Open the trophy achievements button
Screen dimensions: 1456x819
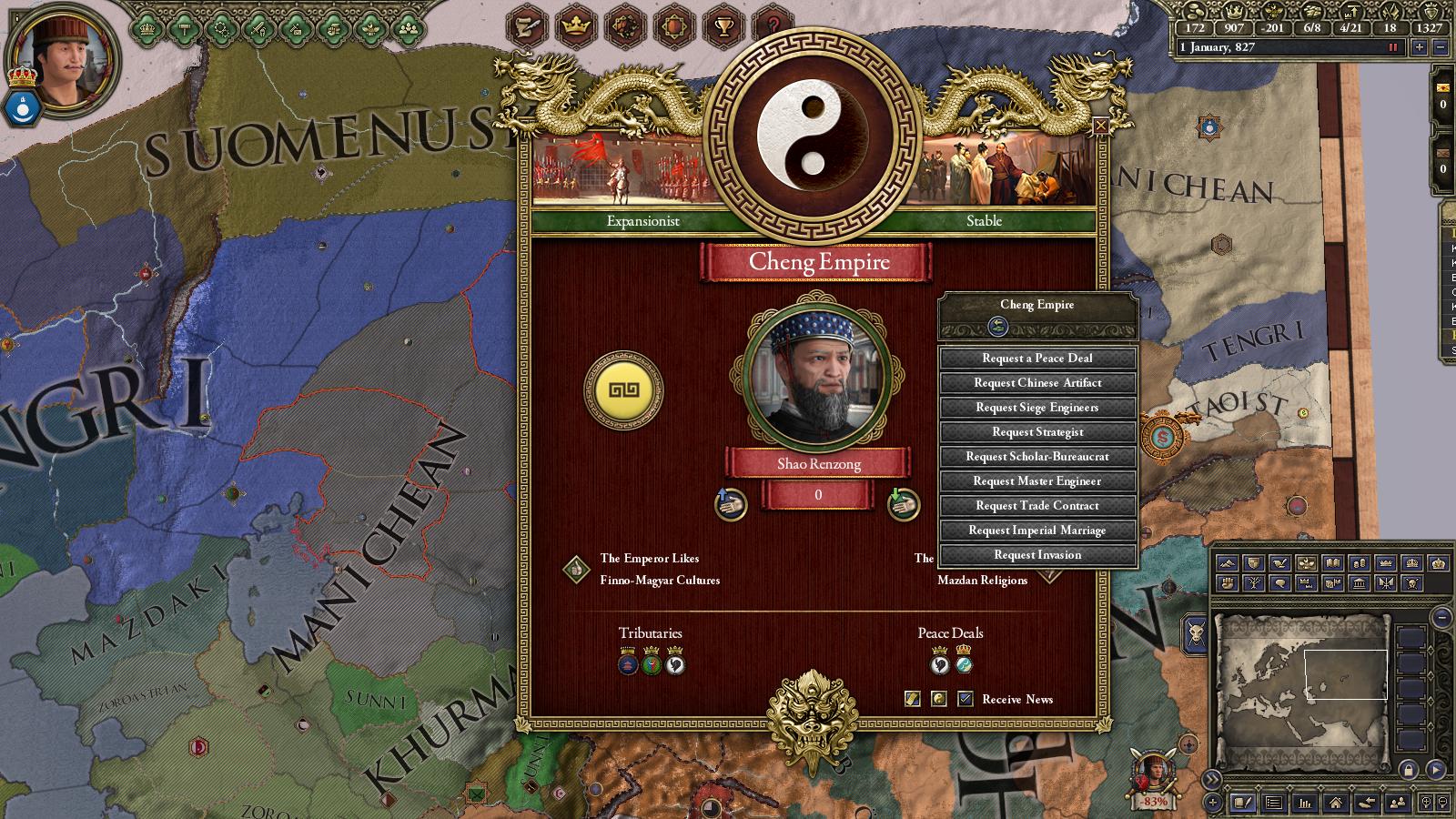(723, 26)
